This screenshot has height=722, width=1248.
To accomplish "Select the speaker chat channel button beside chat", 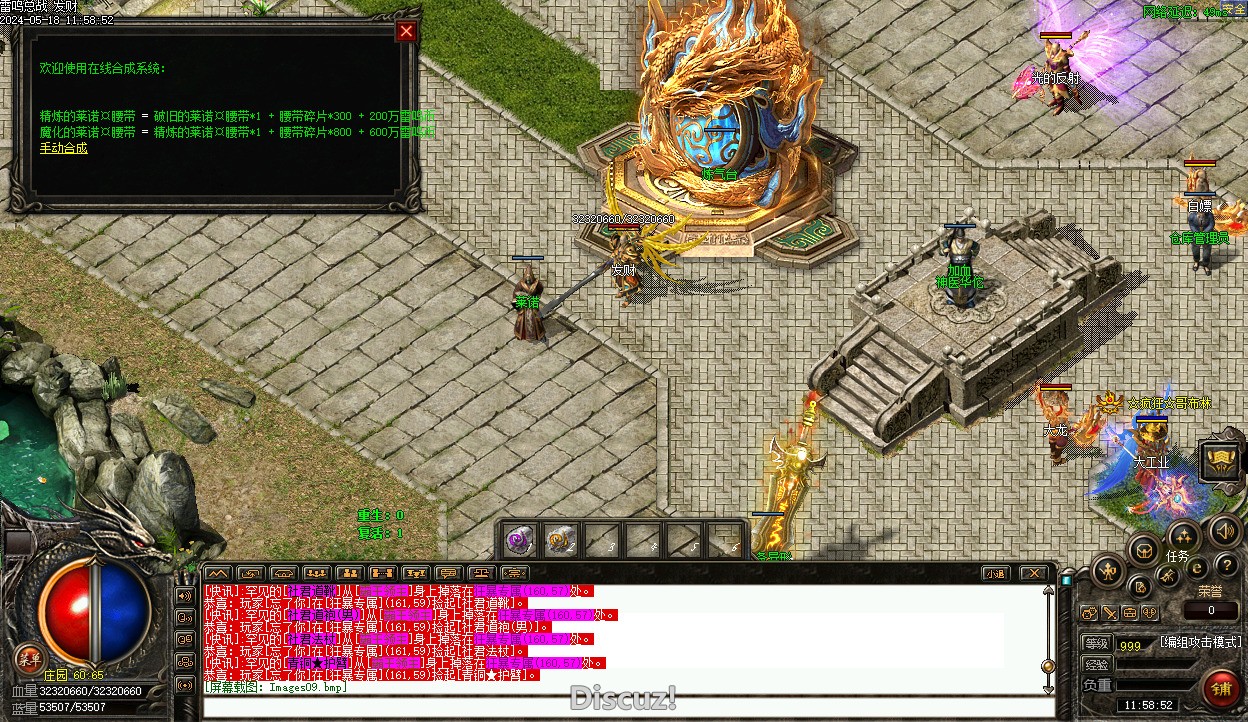I will 184,595.
